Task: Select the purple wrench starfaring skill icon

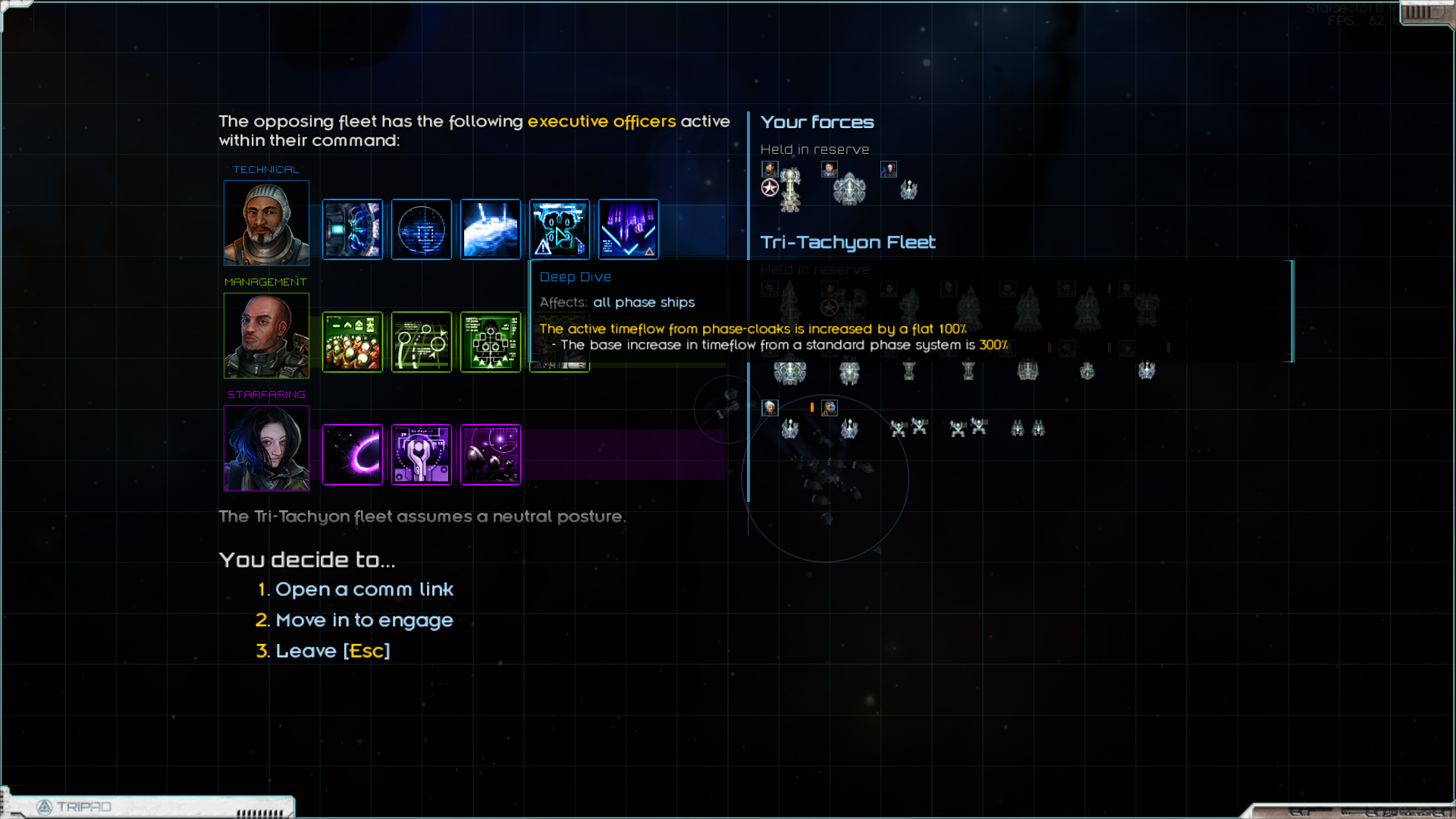Action: (x=422, y=454)
